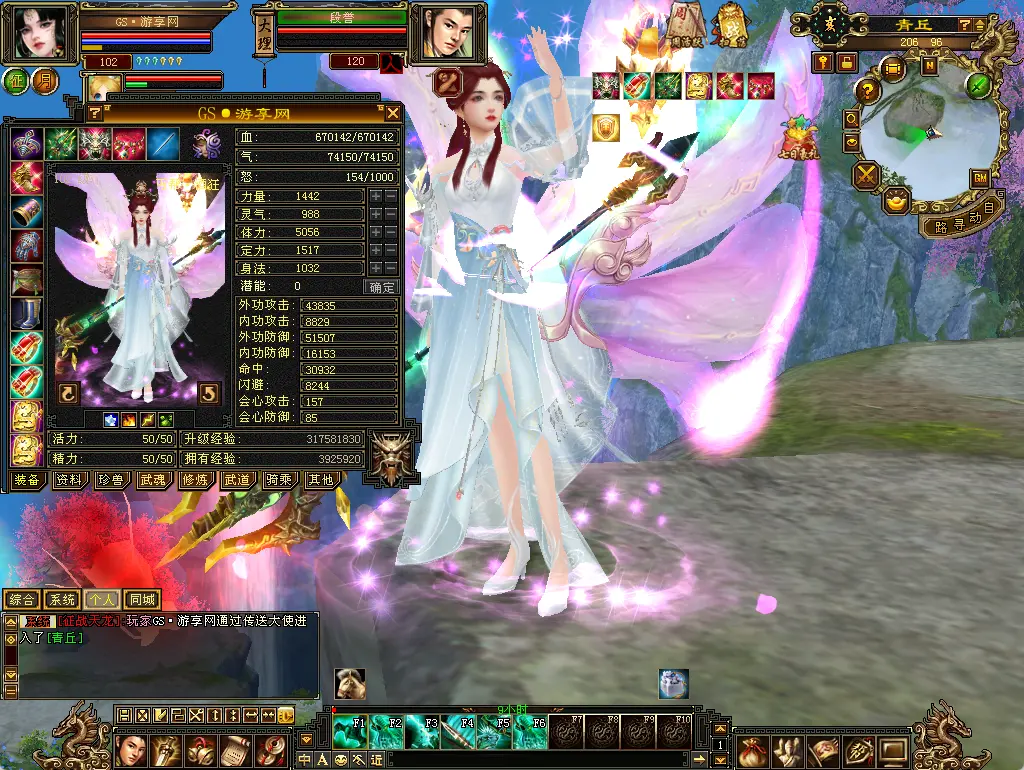
Task: Select the 武魂 tab
Action: (153, 480)
